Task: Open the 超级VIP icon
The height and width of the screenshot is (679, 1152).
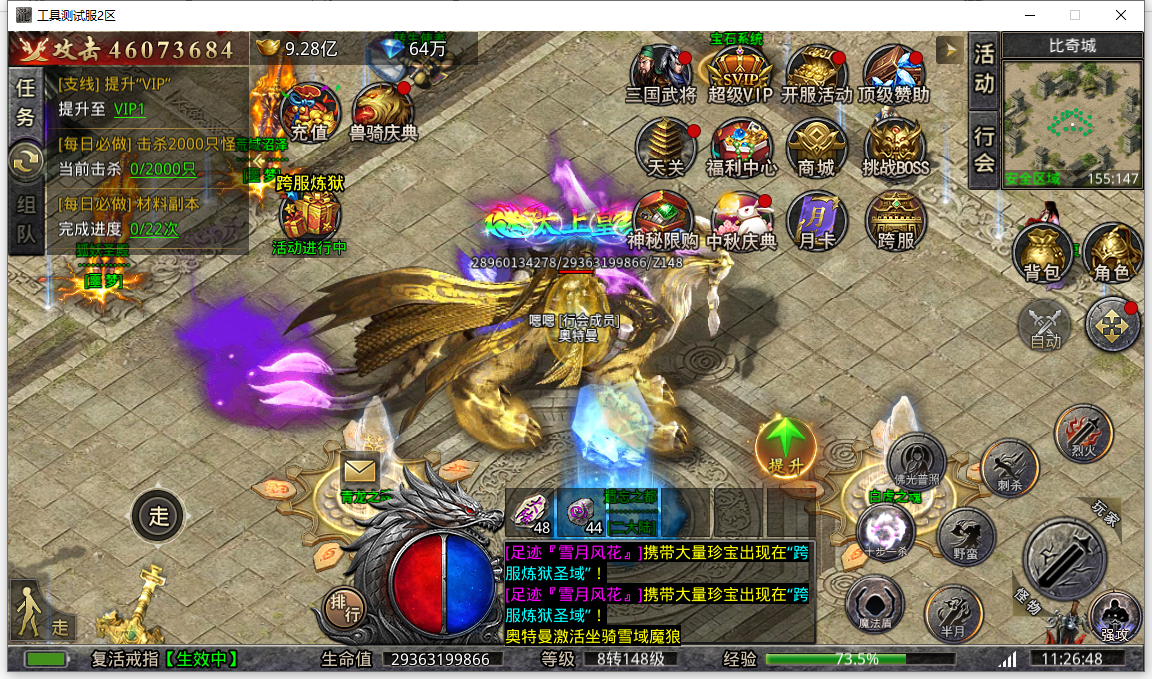Action: [x=740, y=74]
